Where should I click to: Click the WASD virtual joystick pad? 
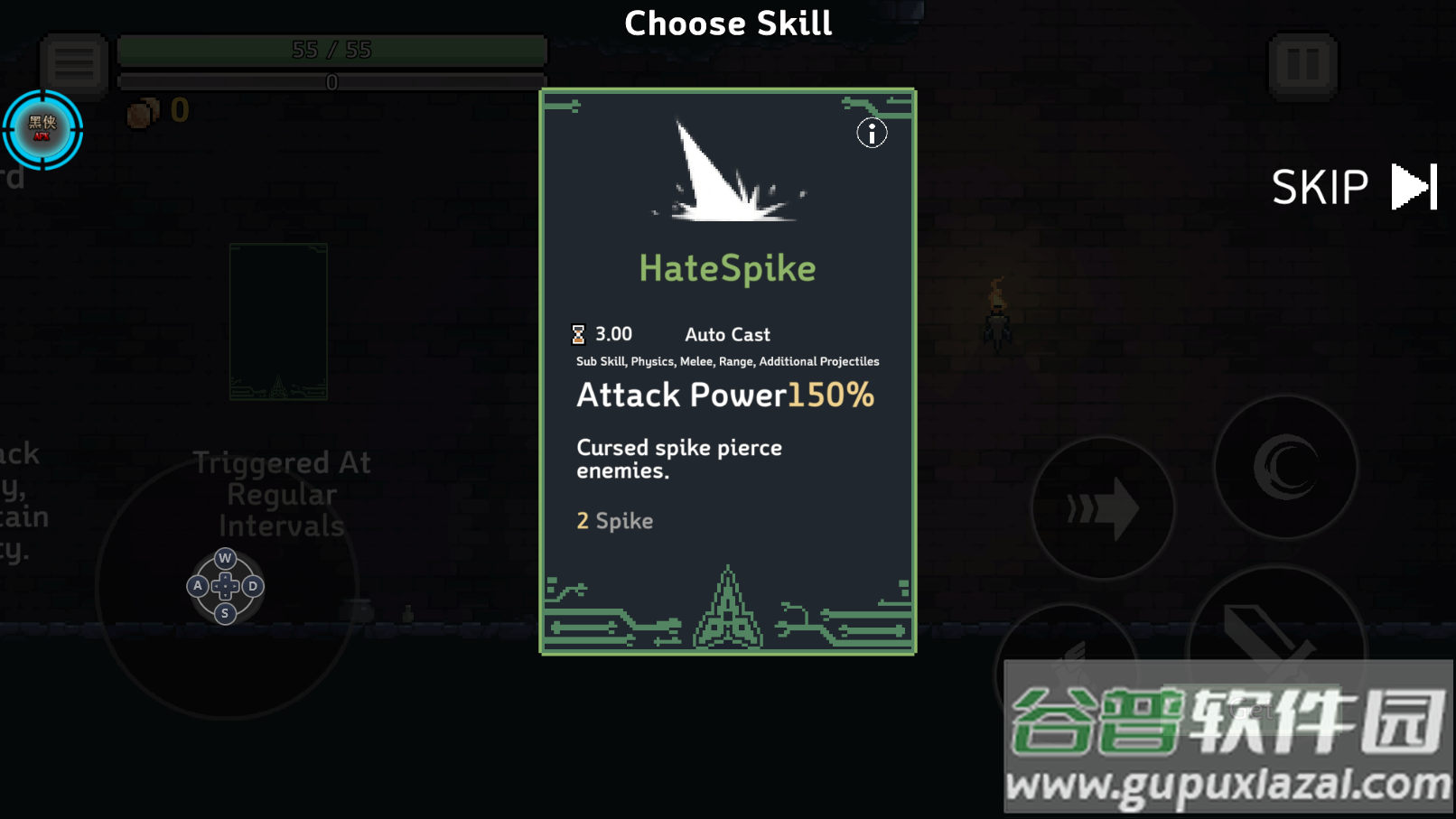(x=225, y=586)
